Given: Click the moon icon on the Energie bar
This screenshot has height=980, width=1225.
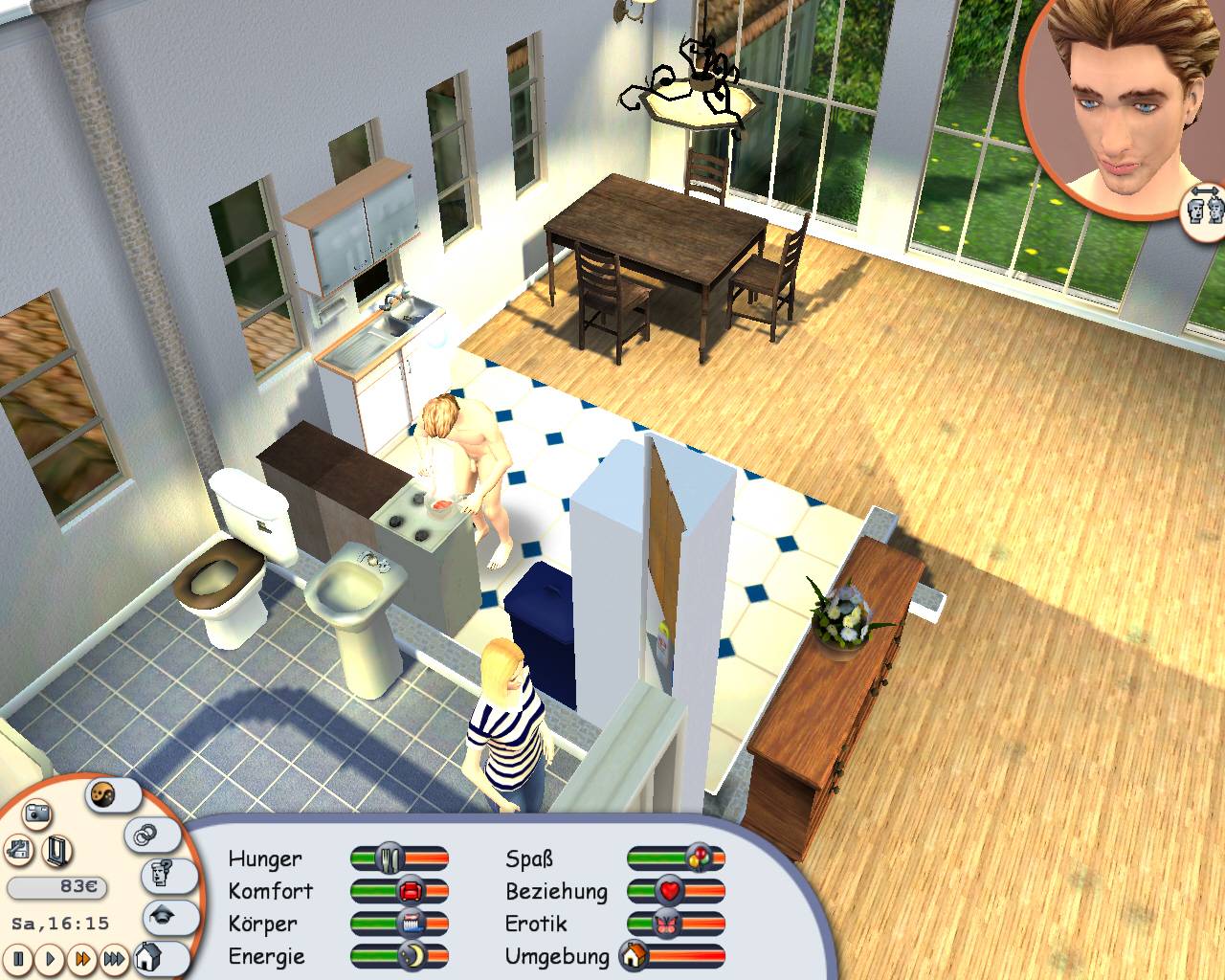Looking at the screenshot, I should 413,955.
